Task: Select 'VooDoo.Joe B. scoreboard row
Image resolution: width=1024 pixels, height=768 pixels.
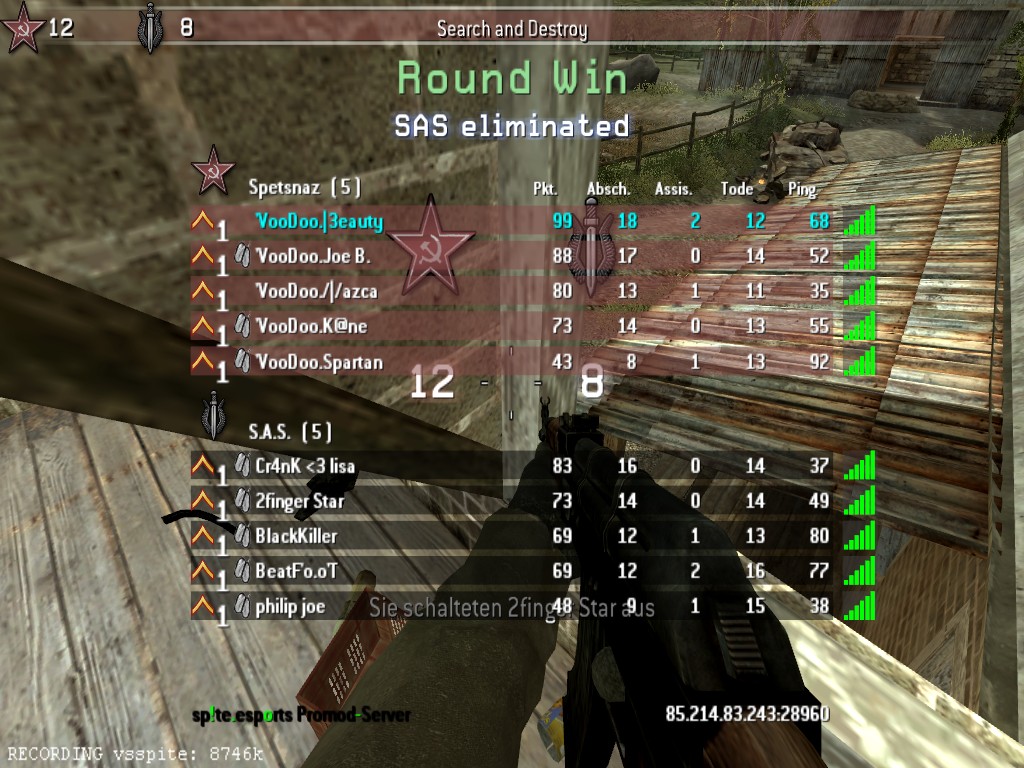Action: 312,256
